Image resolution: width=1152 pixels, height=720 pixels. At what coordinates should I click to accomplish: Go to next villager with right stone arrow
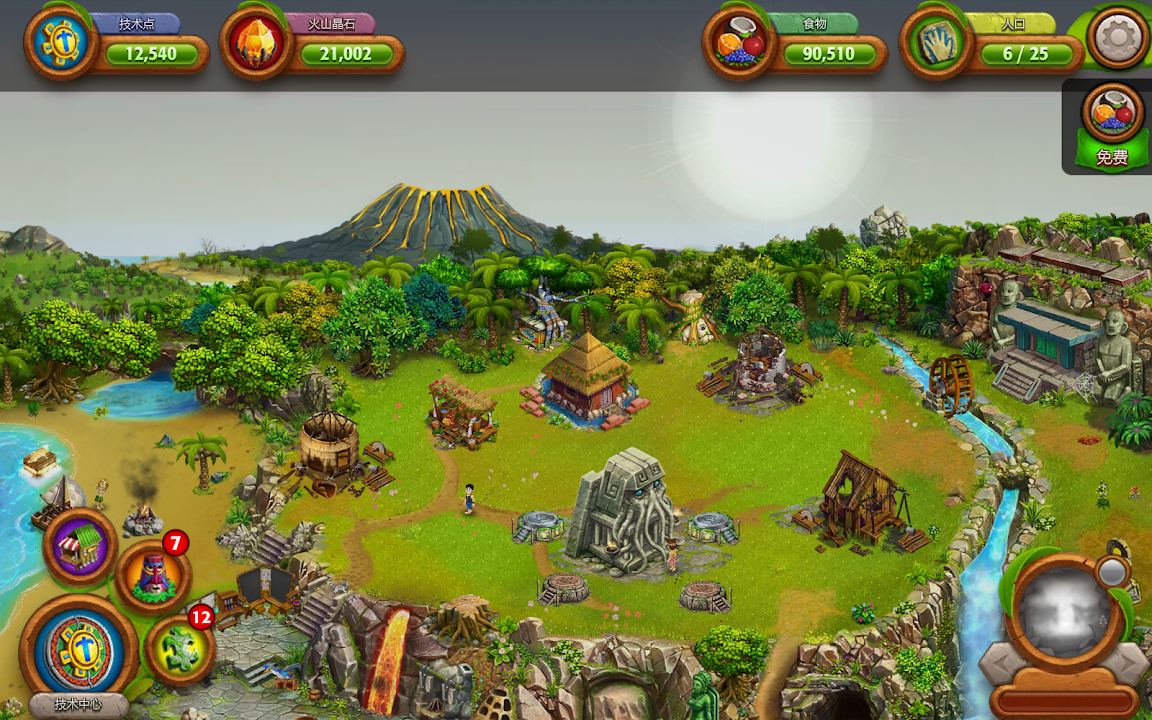coord(1127,663)
